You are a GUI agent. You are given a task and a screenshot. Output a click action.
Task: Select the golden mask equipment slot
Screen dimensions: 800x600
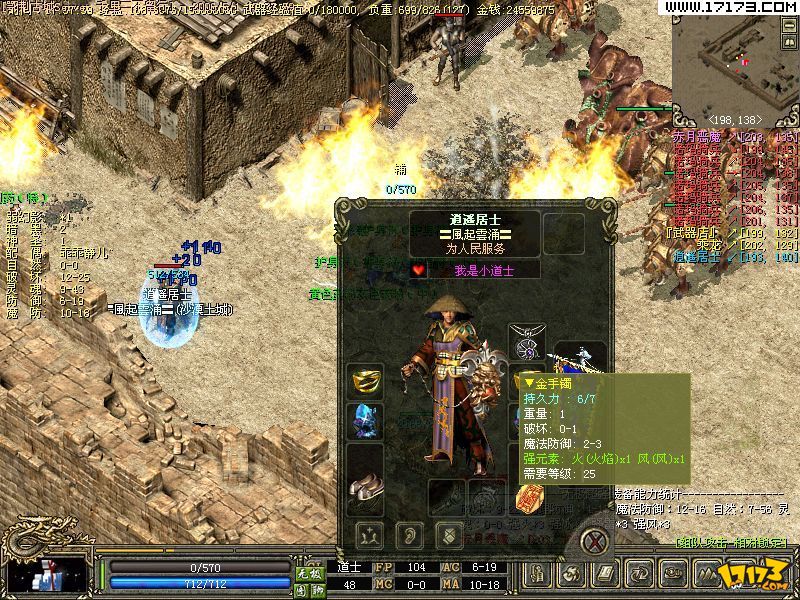[x=365, y=381]
